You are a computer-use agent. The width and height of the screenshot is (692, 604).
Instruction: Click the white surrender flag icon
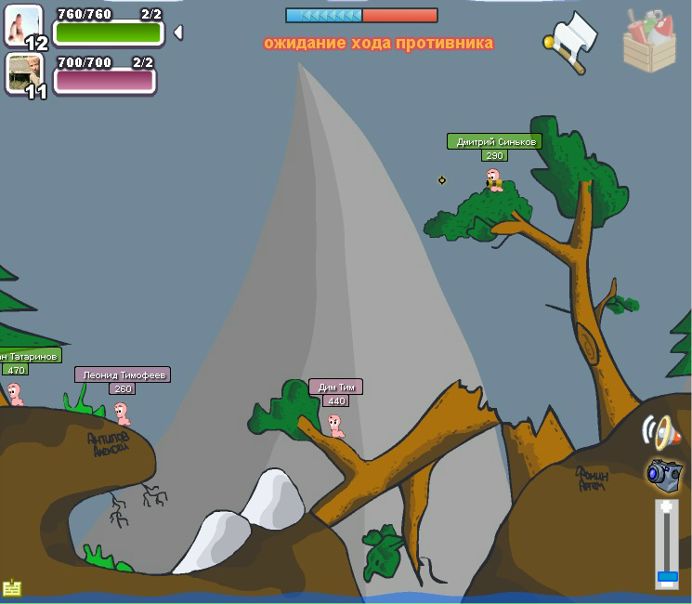[x=572, y=40]
